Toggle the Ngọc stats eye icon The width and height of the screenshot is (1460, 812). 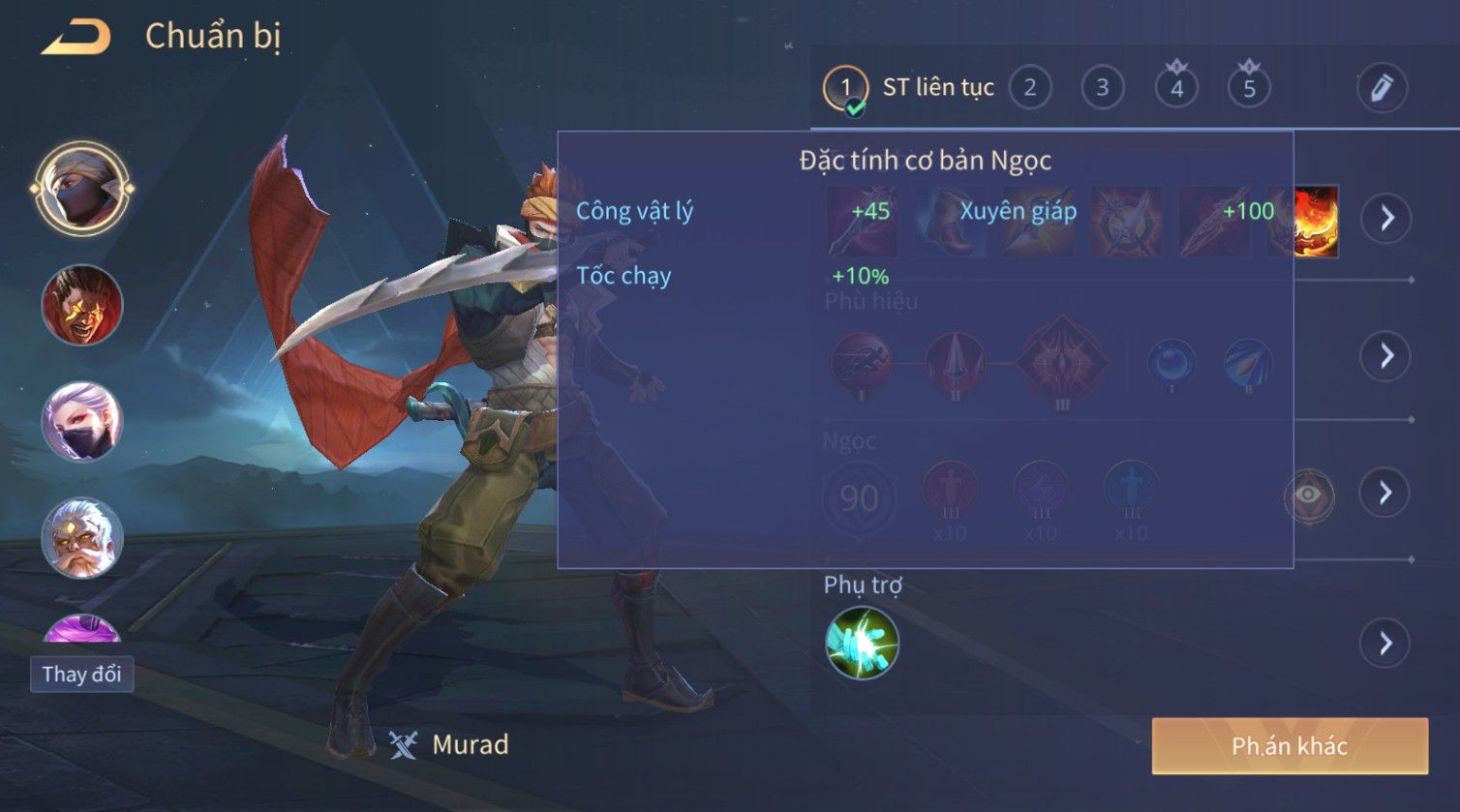[1308, 496]
